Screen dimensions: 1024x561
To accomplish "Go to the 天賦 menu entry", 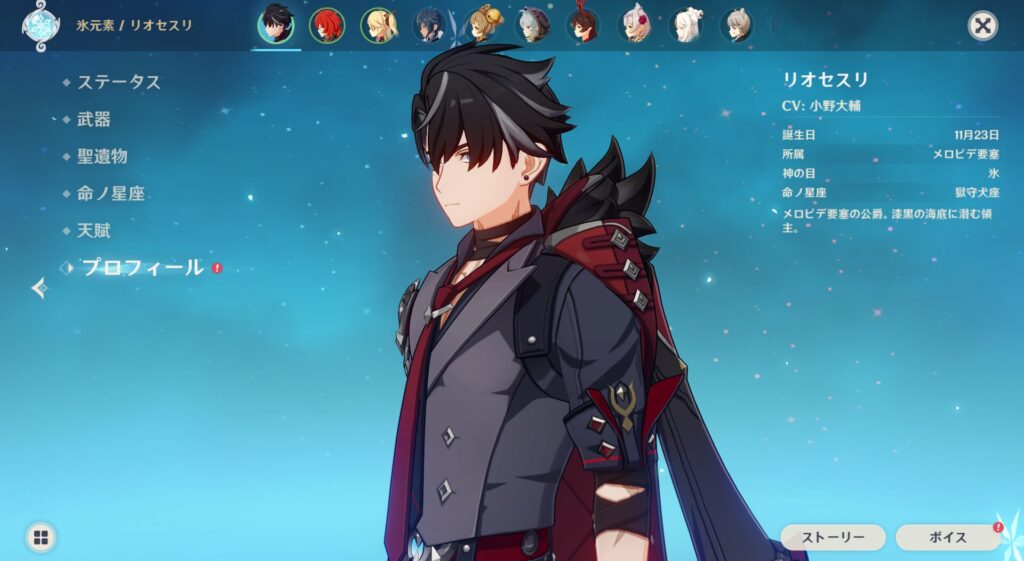I will click(x=94, y=230).
